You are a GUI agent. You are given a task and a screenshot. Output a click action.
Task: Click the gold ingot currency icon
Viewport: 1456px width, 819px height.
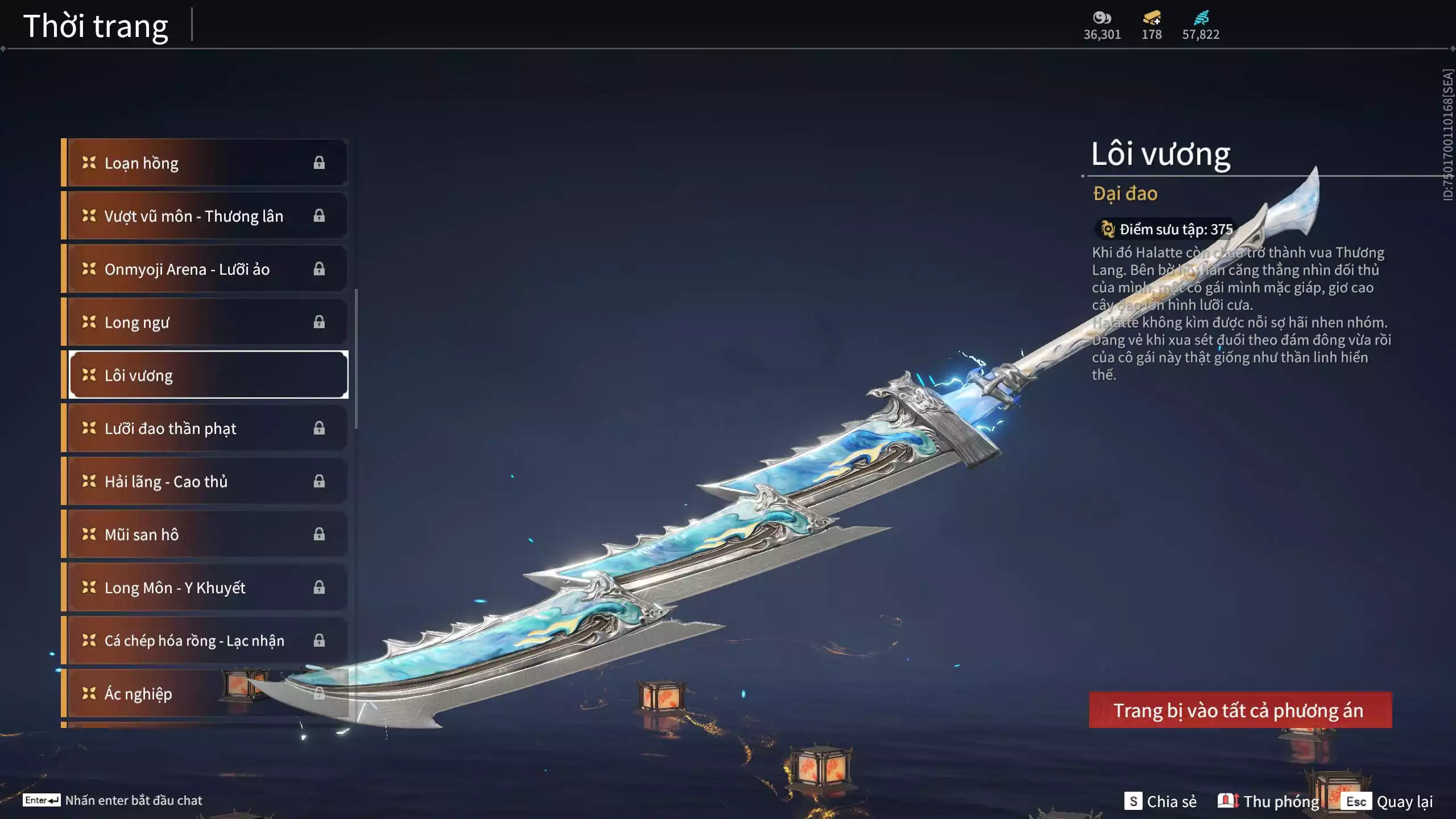click(1152, 18)
